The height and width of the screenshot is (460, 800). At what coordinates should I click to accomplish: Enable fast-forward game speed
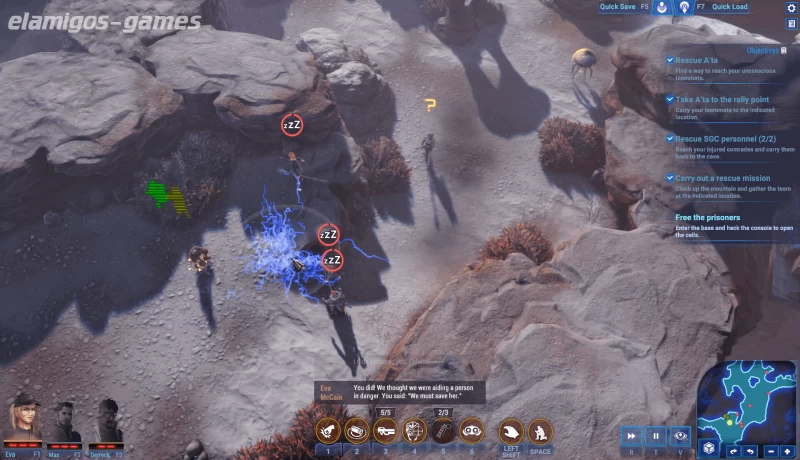(632, 436)
